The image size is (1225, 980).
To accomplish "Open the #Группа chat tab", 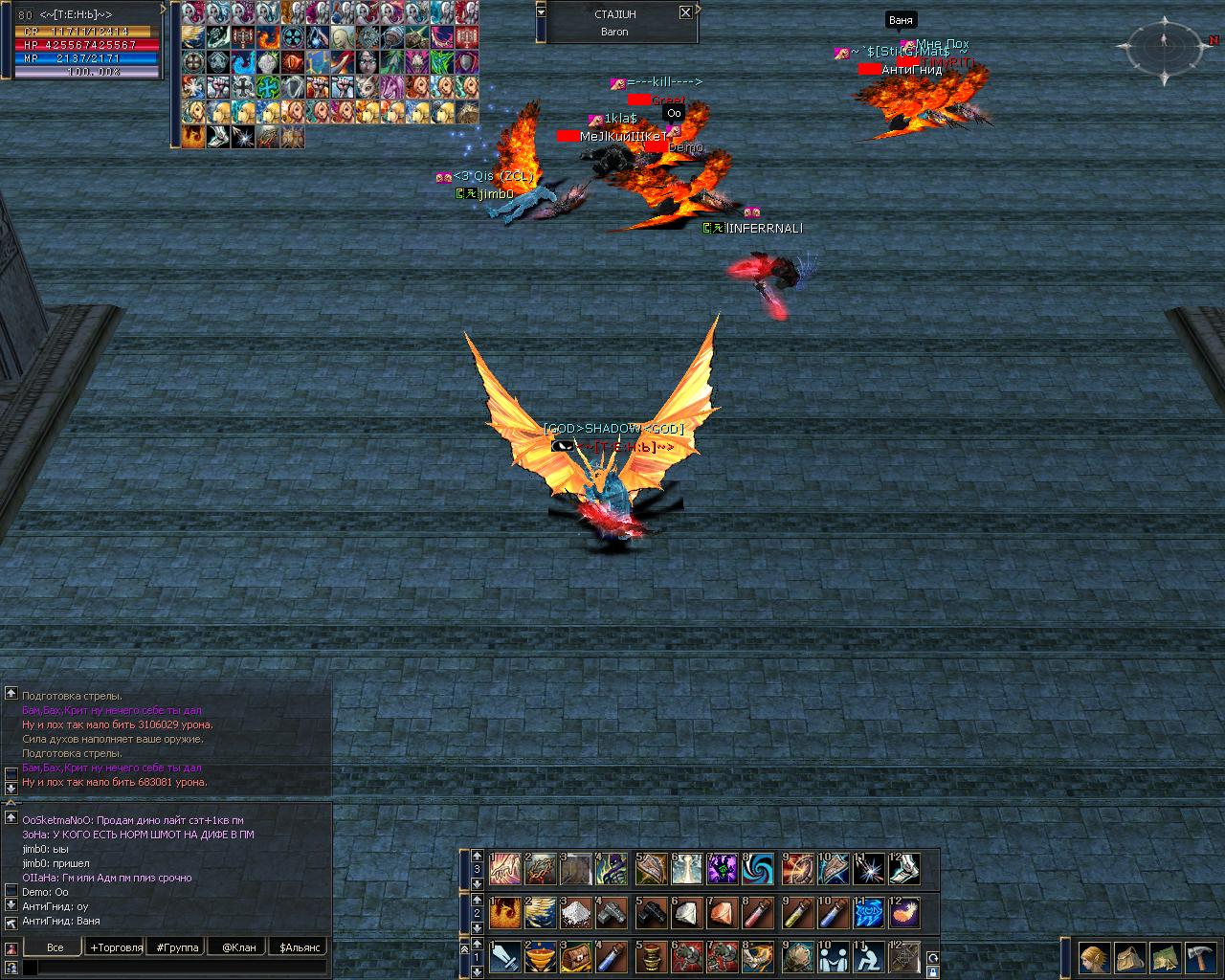I will pos(177,947).
